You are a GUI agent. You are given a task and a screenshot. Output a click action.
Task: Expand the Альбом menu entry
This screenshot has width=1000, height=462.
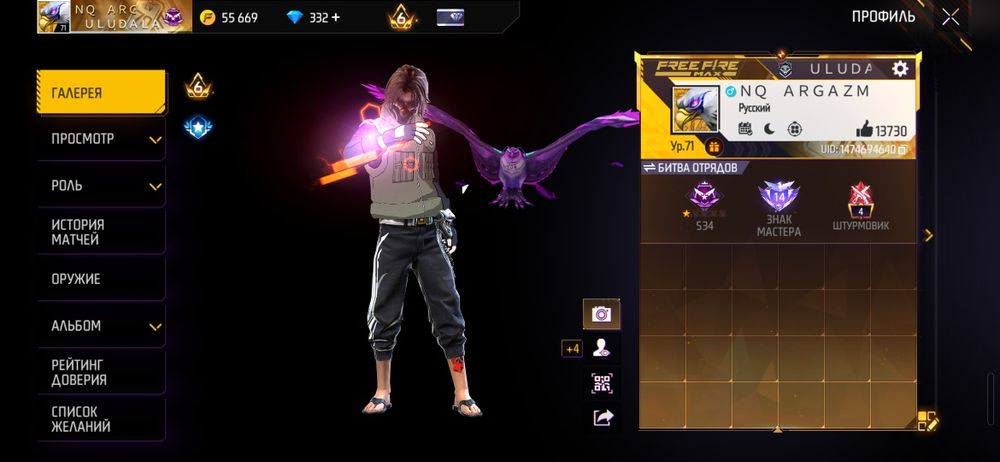pos(101,326)
